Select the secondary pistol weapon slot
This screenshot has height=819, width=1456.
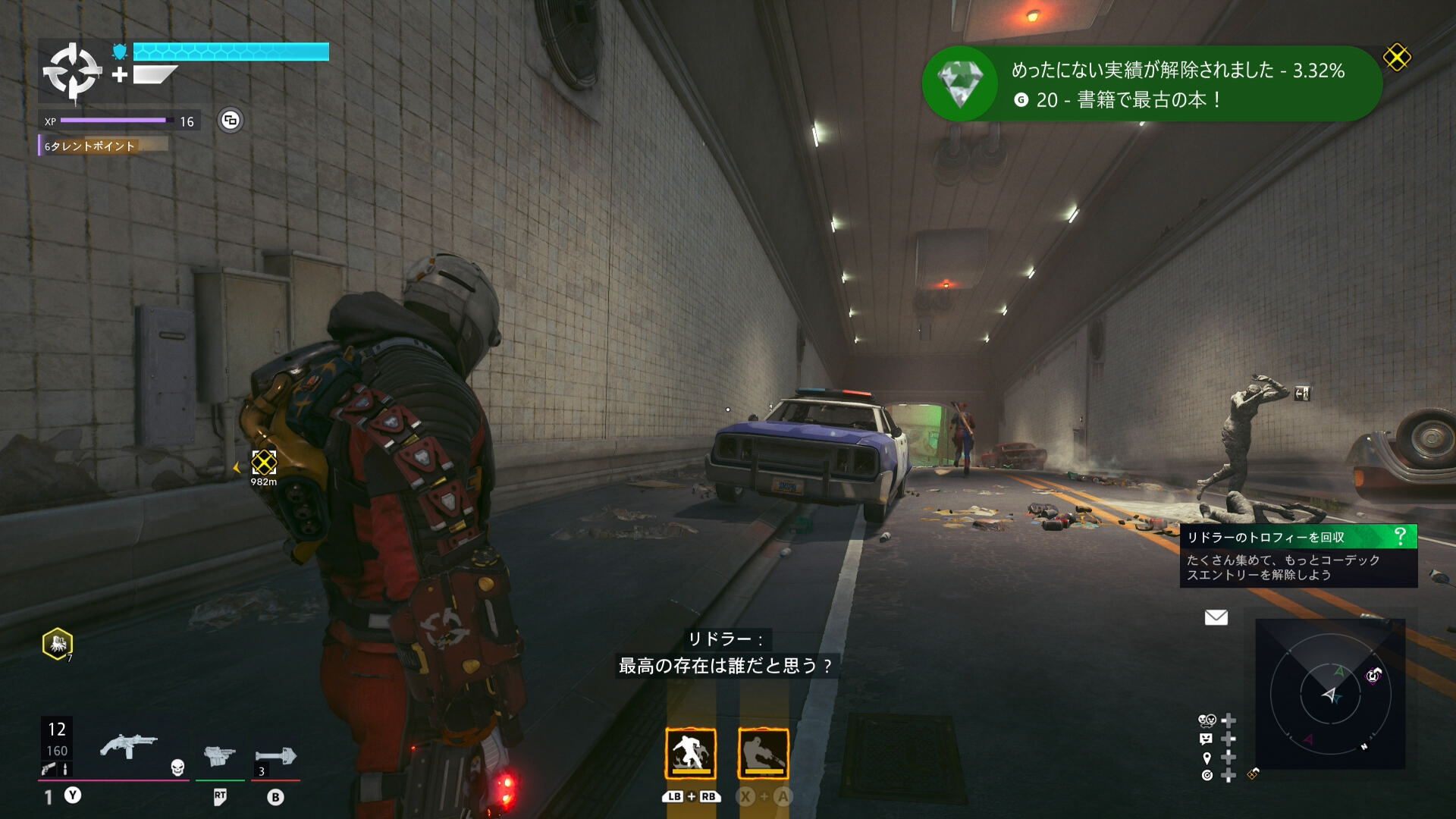tap(219, 755)
